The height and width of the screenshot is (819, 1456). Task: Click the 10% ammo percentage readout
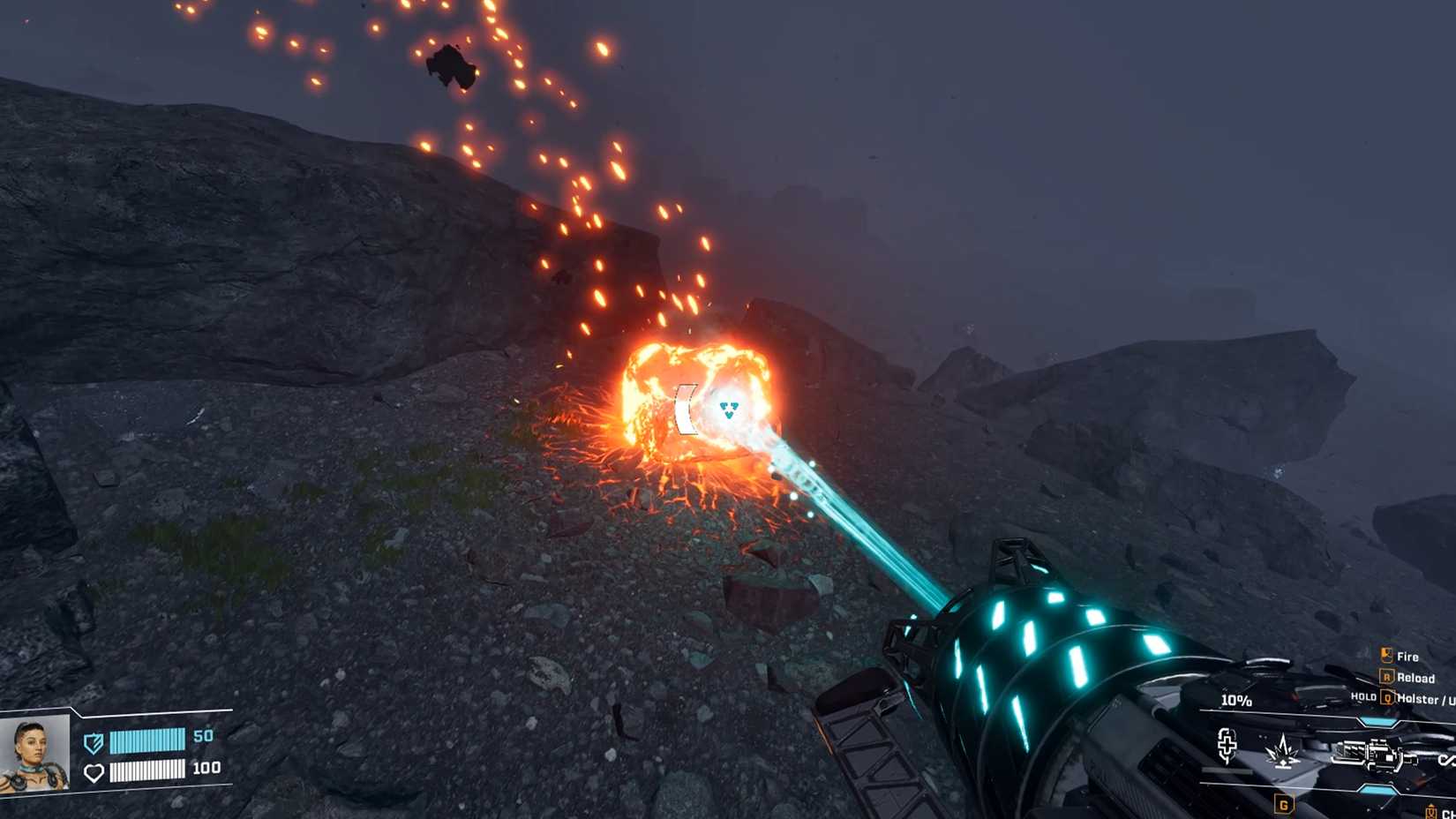1235,701
